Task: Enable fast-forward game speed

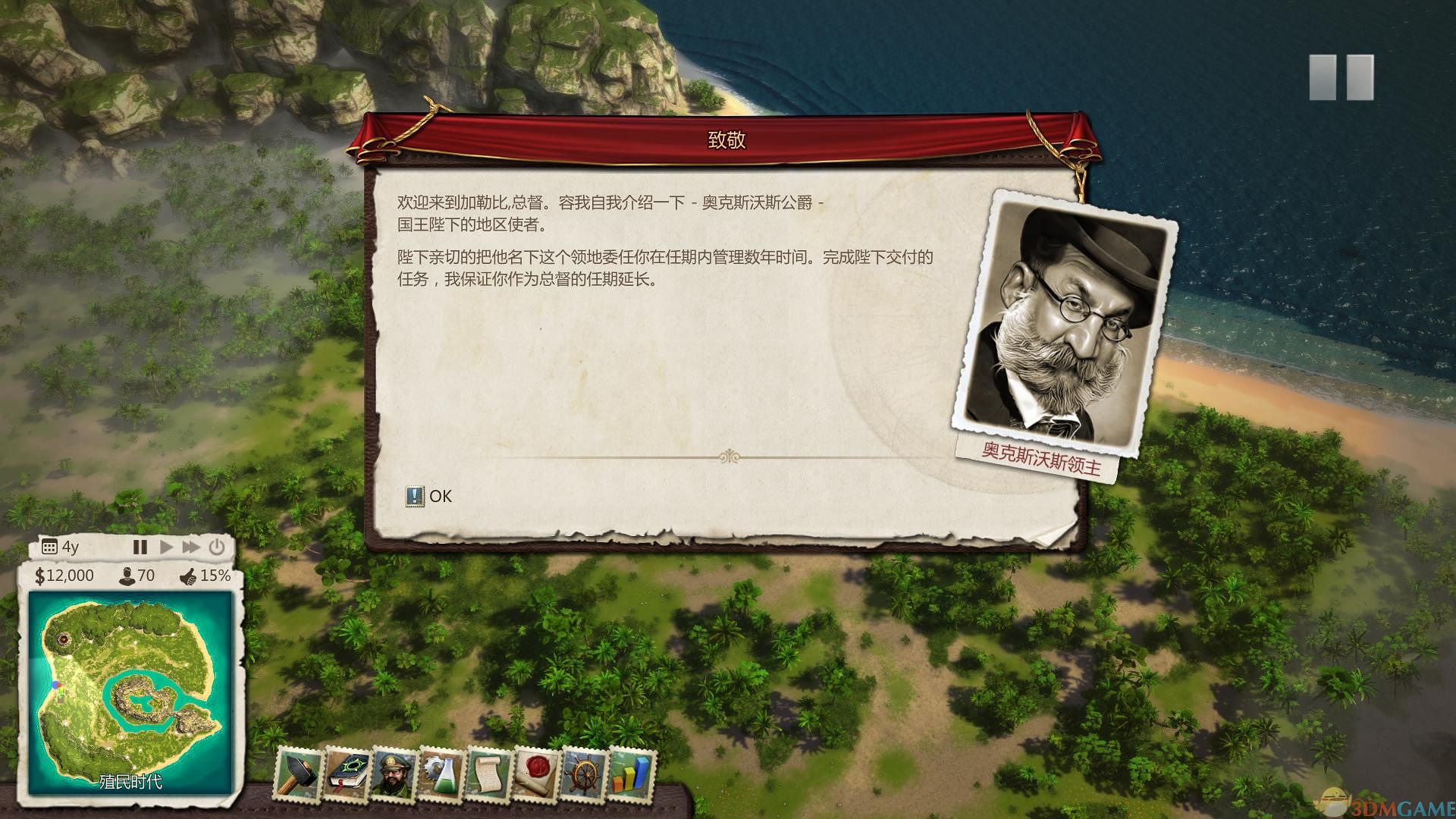Action: (x=190, y=546)
